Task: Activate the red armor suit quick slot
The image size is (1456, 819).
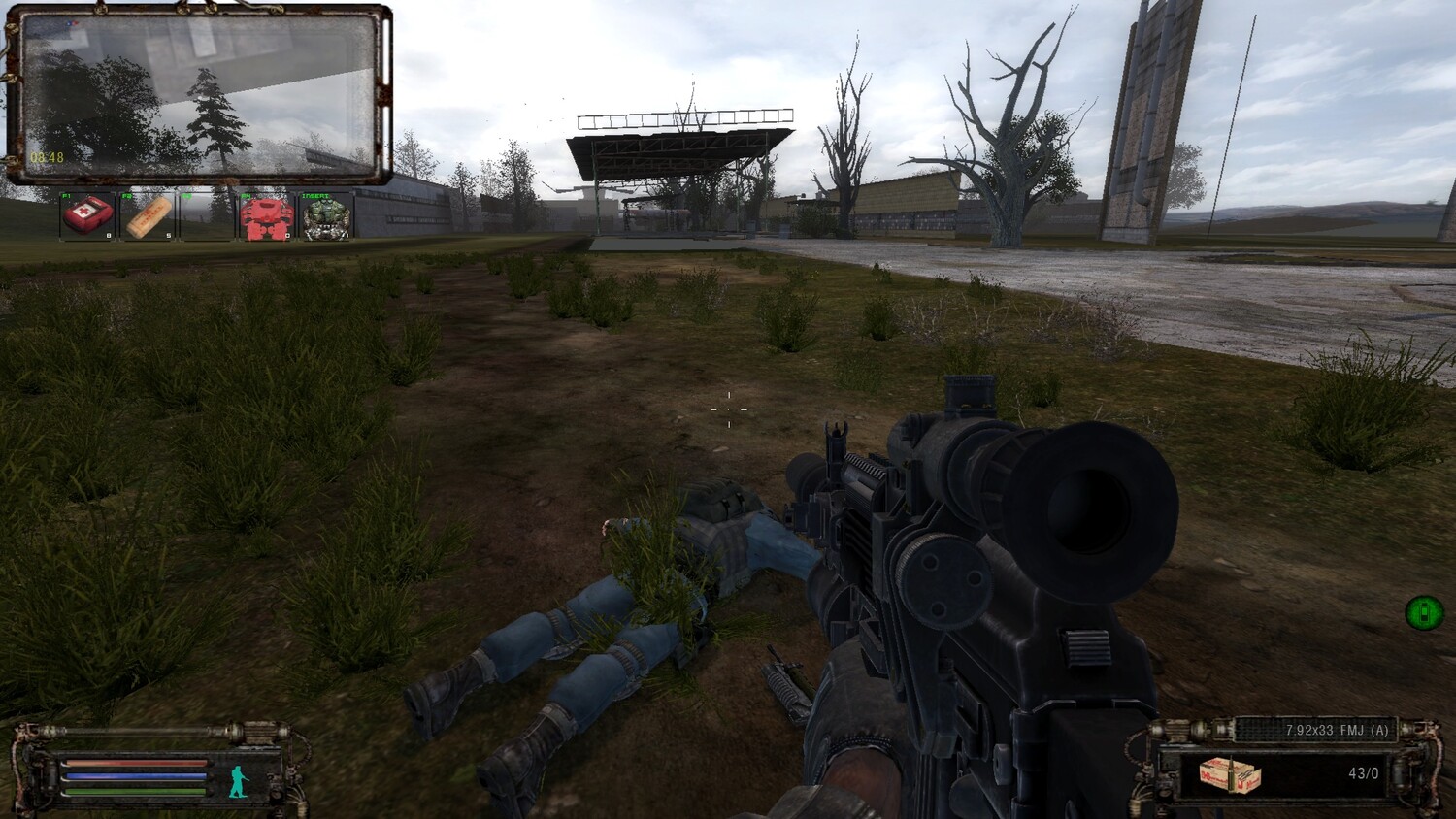Action: 265,216
